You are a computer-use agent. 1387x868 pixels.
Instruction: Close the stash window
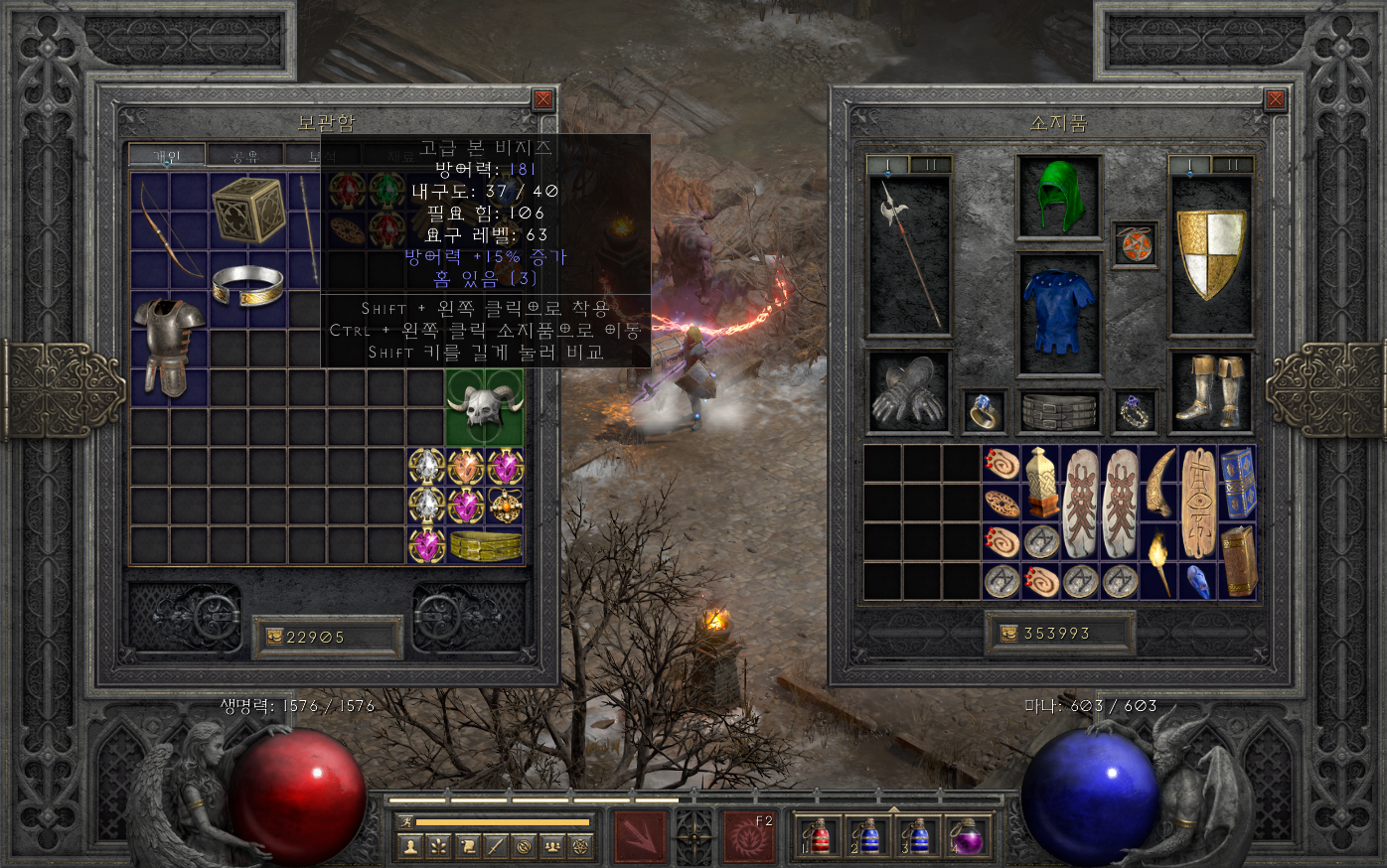coord(542,99)
